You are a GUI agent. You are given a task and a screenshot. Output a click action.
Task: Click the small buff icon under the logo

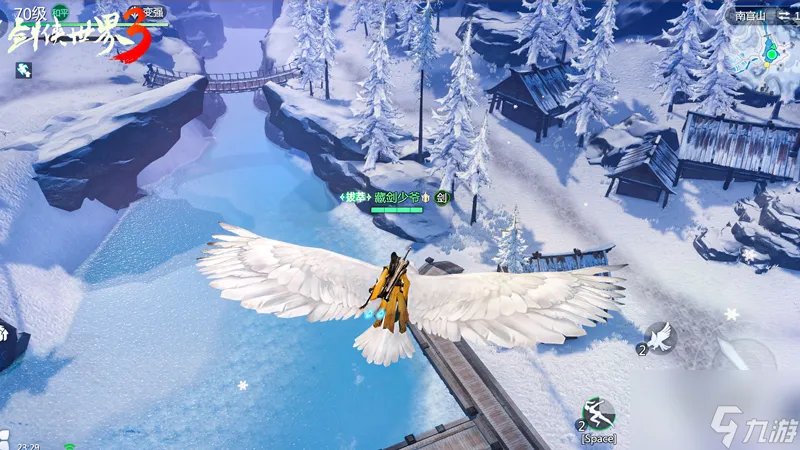pyautogui.click(x=23, y=69)
